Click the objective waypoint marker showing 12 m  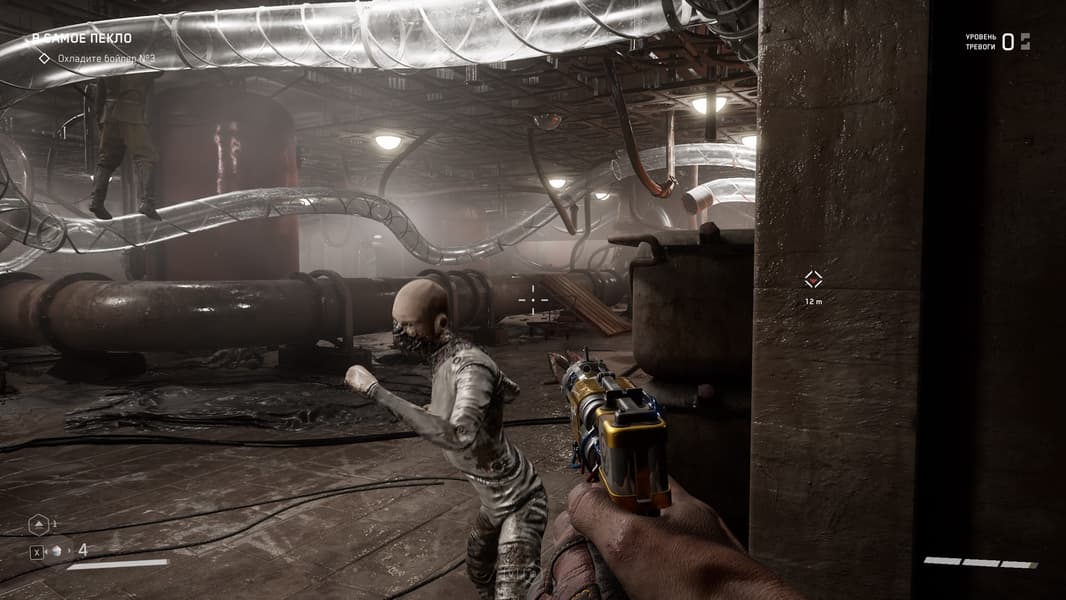pos(813,279)
